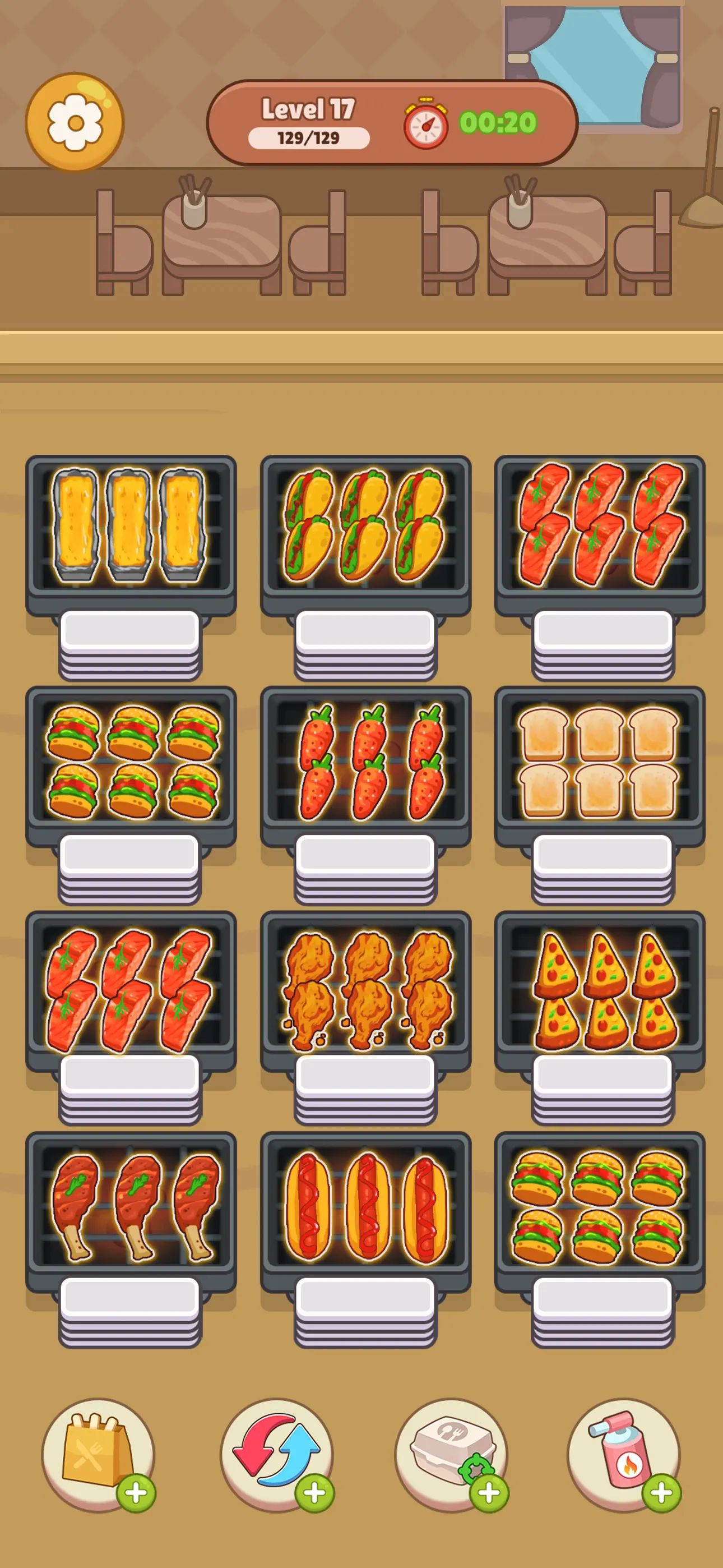Screen dimensions: 723x1568
Task: Tap the timer stopwatch icon
Action: point(426,122)
